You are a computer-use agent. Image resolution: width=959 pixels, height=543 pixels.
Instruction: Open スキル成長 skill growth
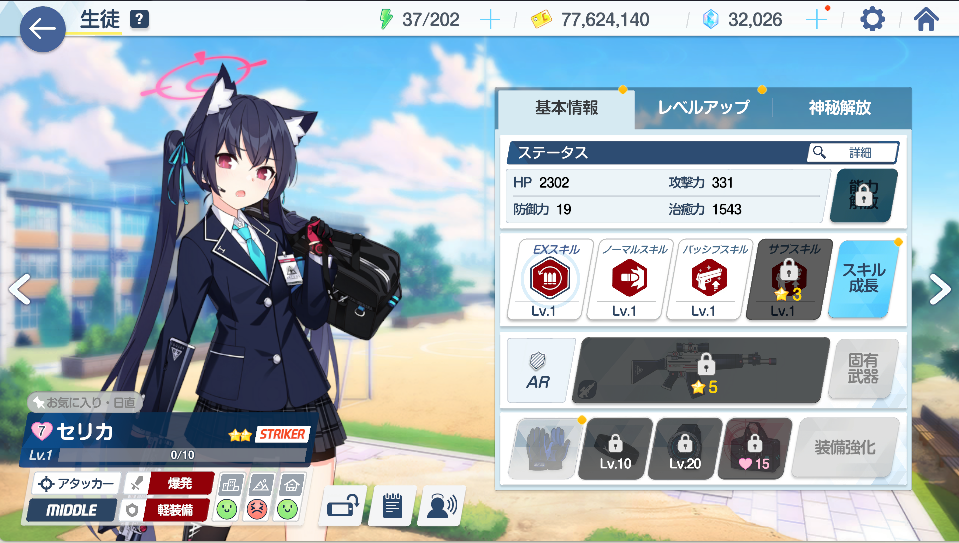point(863,279)
